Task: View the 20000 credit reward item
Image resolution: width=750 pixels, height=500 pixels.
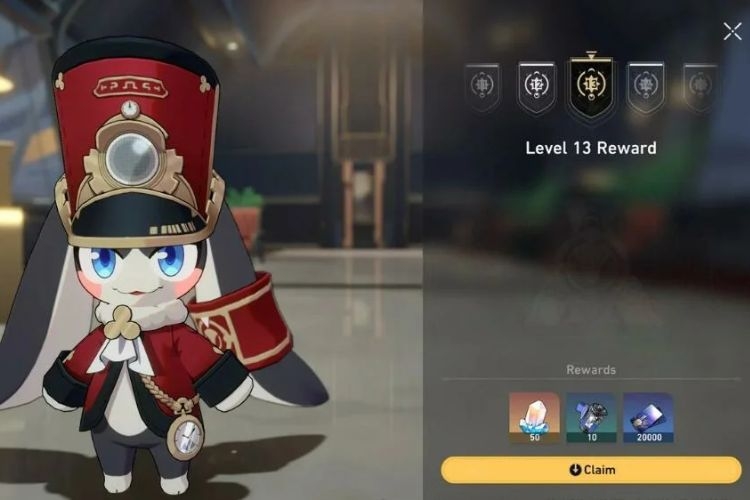Action: coord(648,416)
